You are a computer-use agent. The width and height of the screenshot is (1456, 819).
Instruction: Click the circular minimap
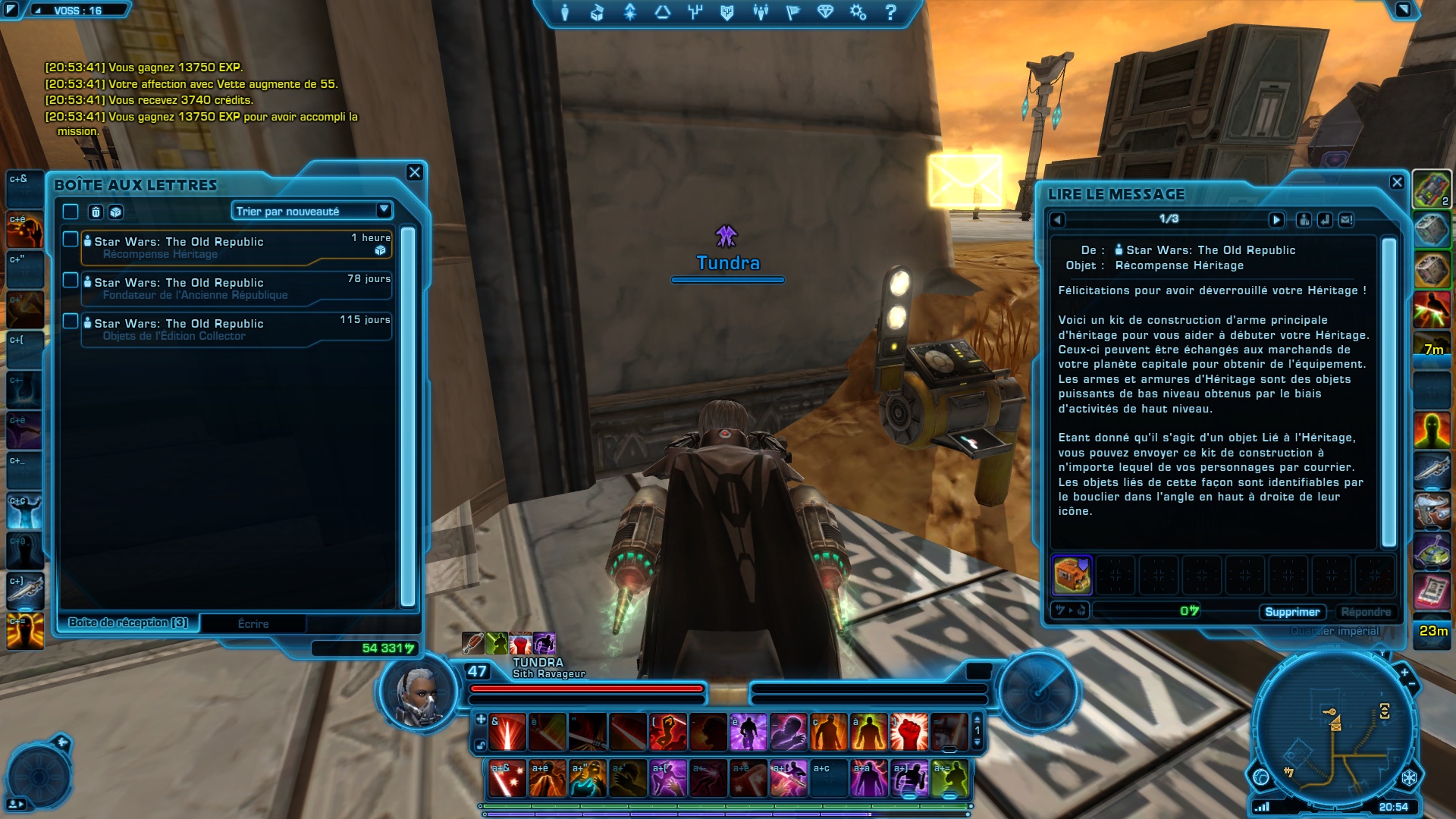pyautogui.click(x=1332, y=734)
